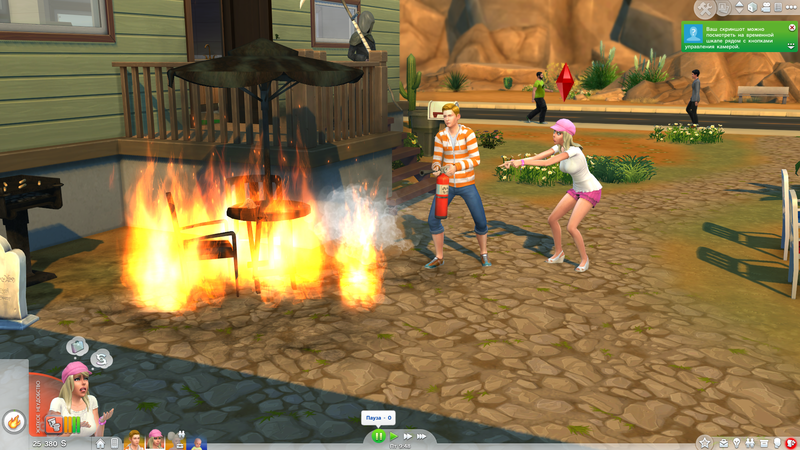Set game speed to normal play
The height and width of the screenshot is (450, 800).
point(394,436)
